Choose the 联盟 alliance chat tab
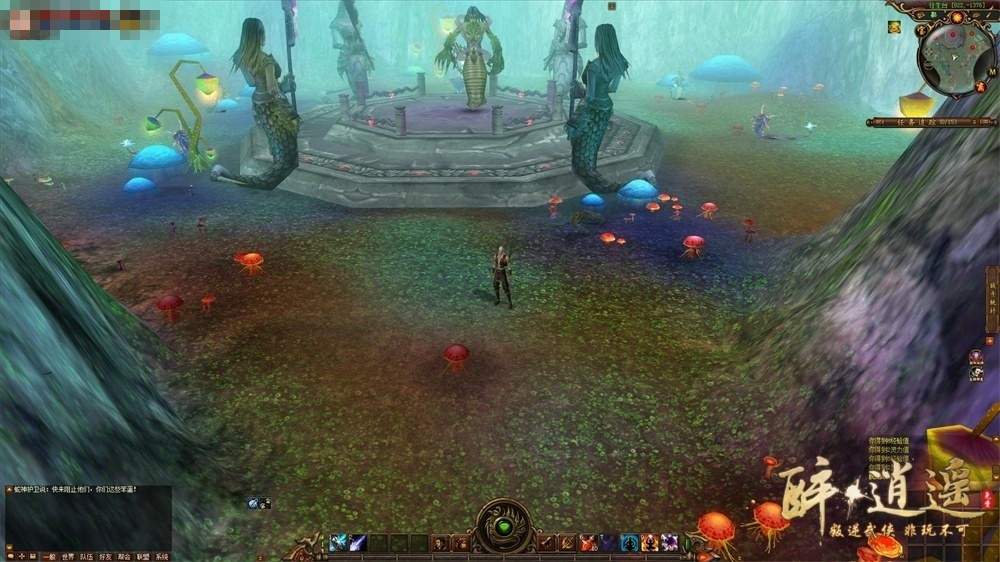1000x562 pixels. pos(143,557)
